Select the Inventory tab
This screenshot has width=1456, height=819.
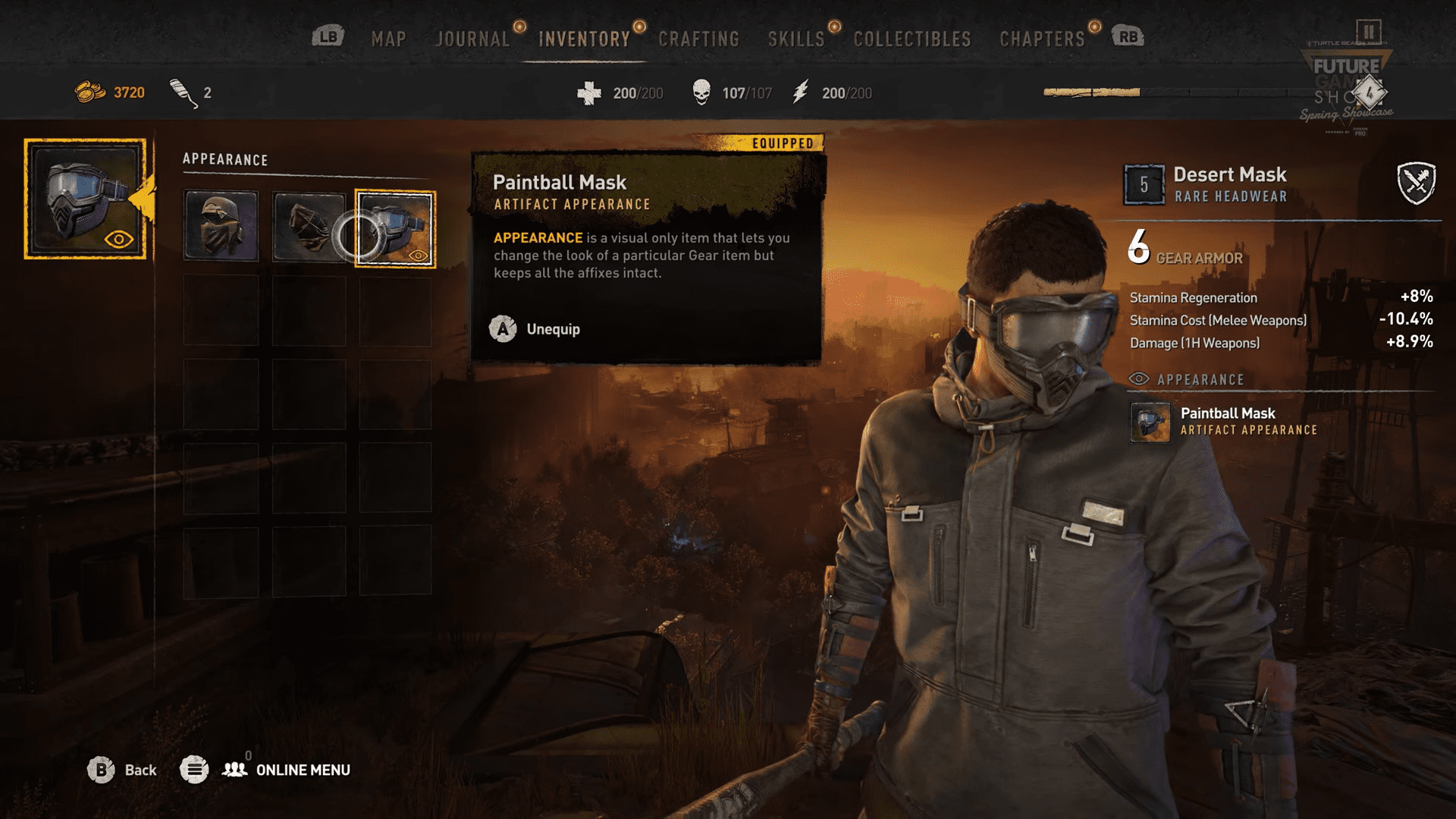(x=584, y=39)
